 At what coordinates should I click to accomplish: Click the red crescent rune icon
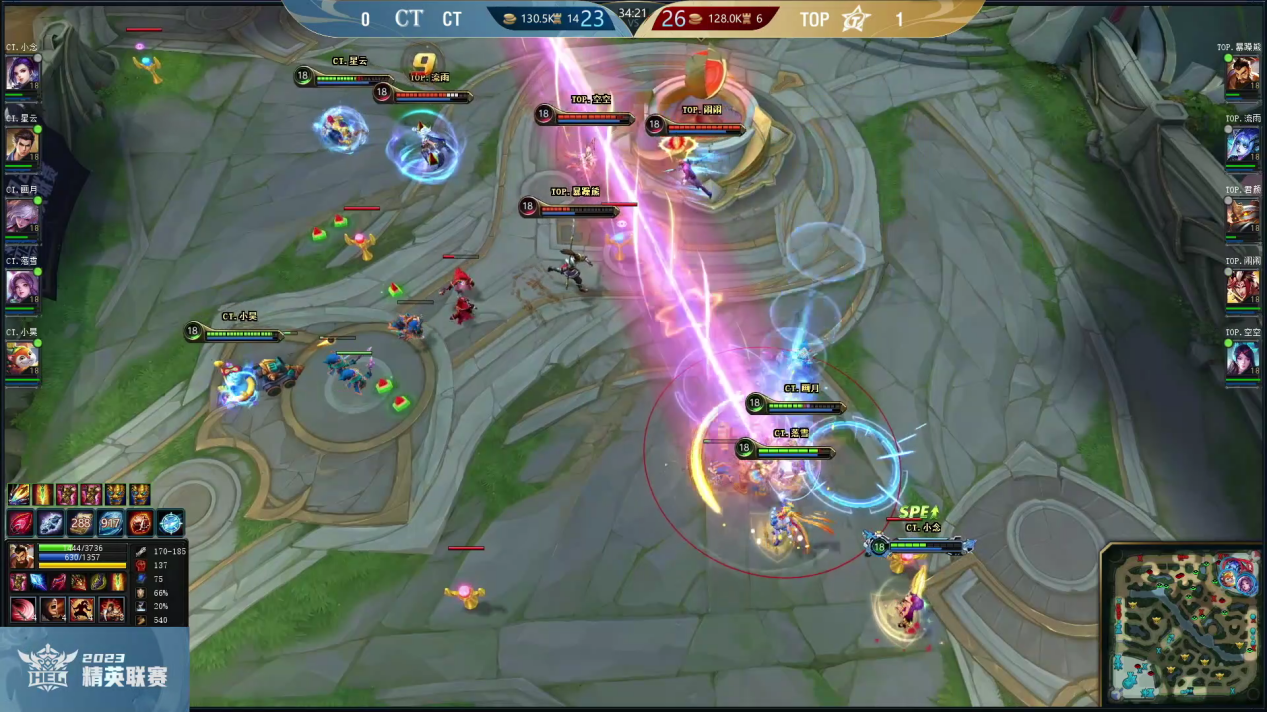click(22, 522)
